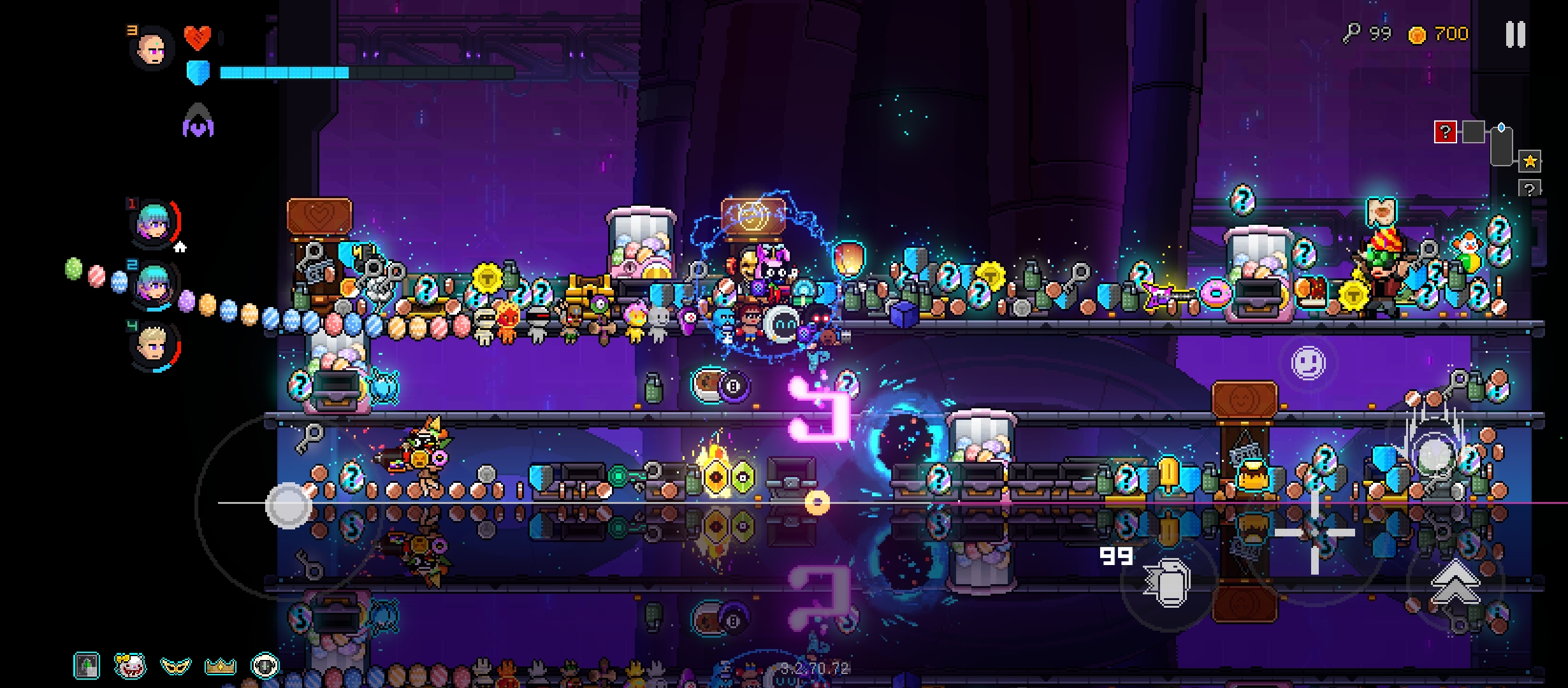Pause the game
The height and width of the screenshot is (688, 1568).
click(x=1516, y=34)
